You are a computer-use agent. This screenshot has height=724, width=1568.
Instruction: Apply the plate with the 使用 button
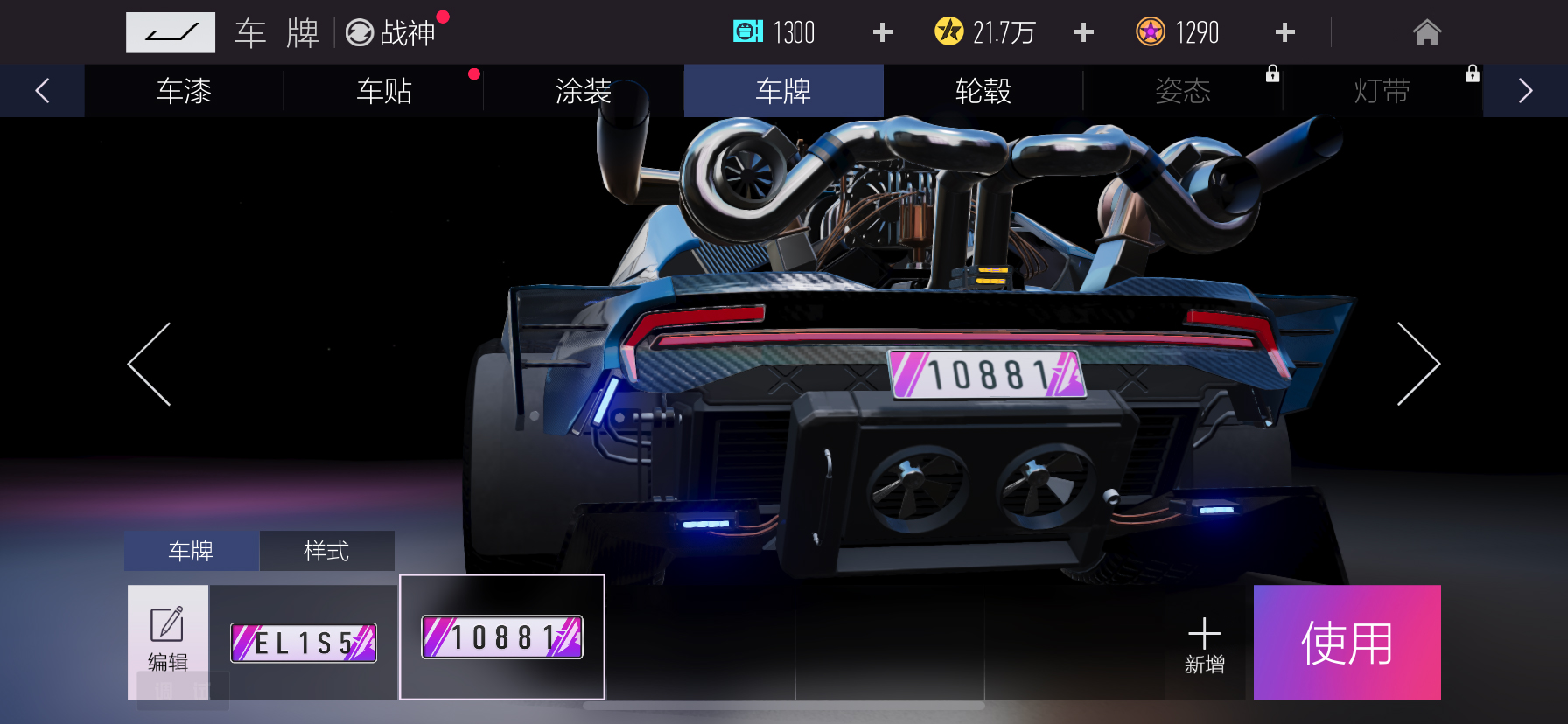click(x=1347, y=643)
